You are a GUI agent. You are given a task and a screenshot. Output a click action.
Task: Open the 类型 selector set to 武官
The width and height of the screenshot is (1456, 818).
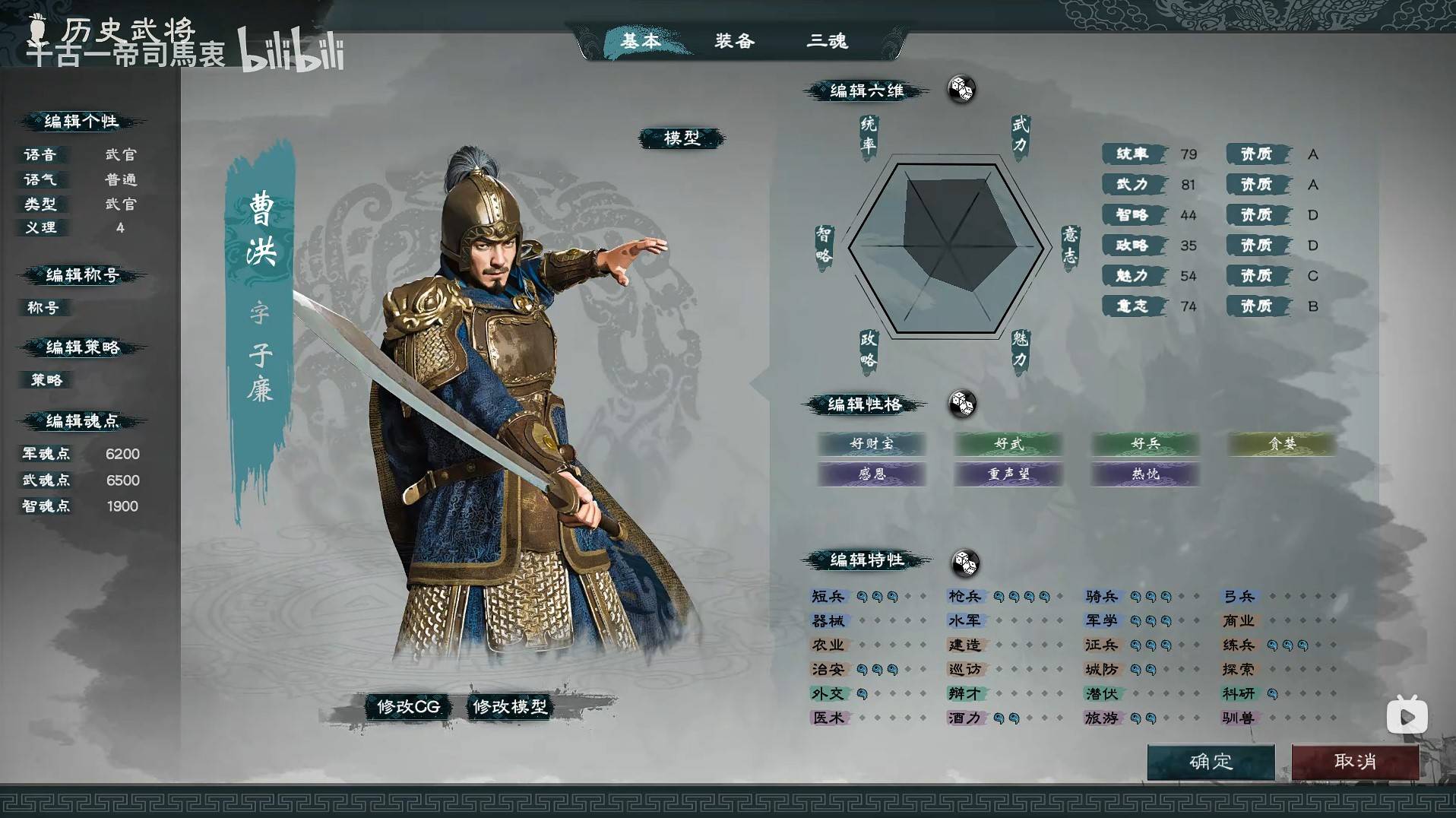[122, 204]
